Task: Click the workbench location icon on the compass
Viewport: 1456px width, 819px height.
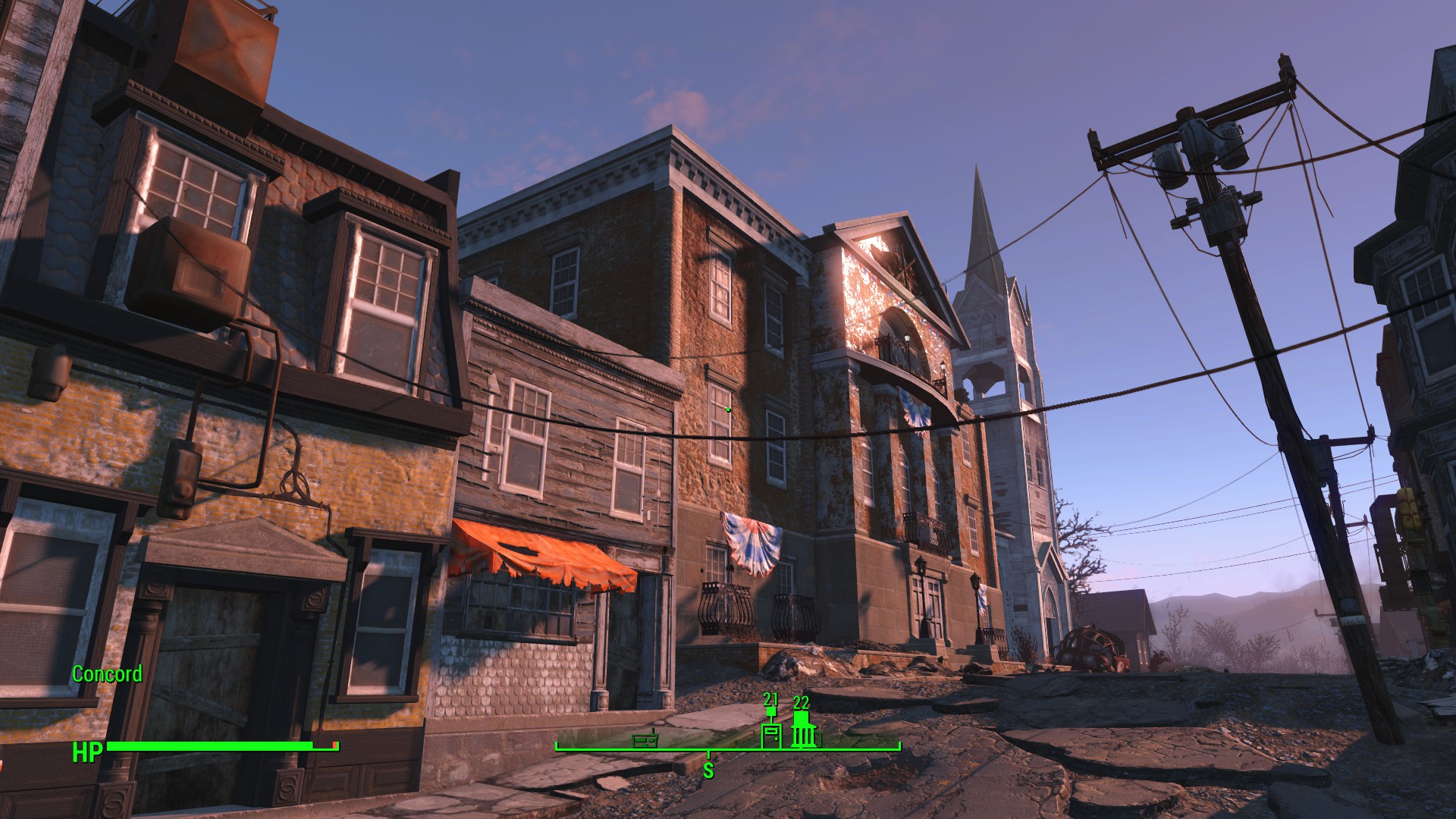Action: (645, 742)
